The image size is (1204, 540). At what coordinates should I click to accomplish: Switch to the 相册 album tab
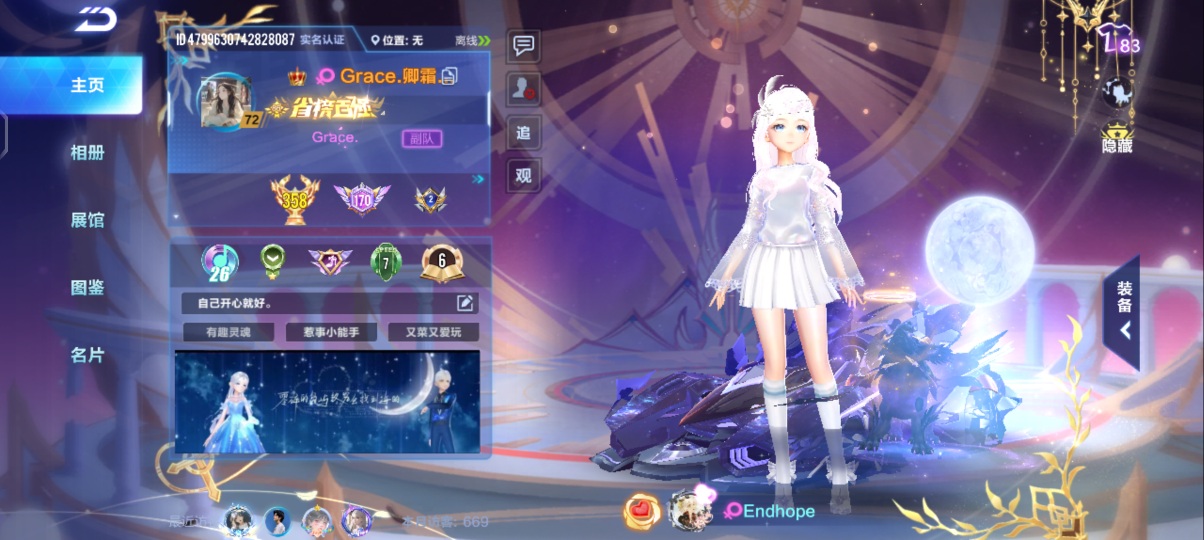(x=87, y=153)
